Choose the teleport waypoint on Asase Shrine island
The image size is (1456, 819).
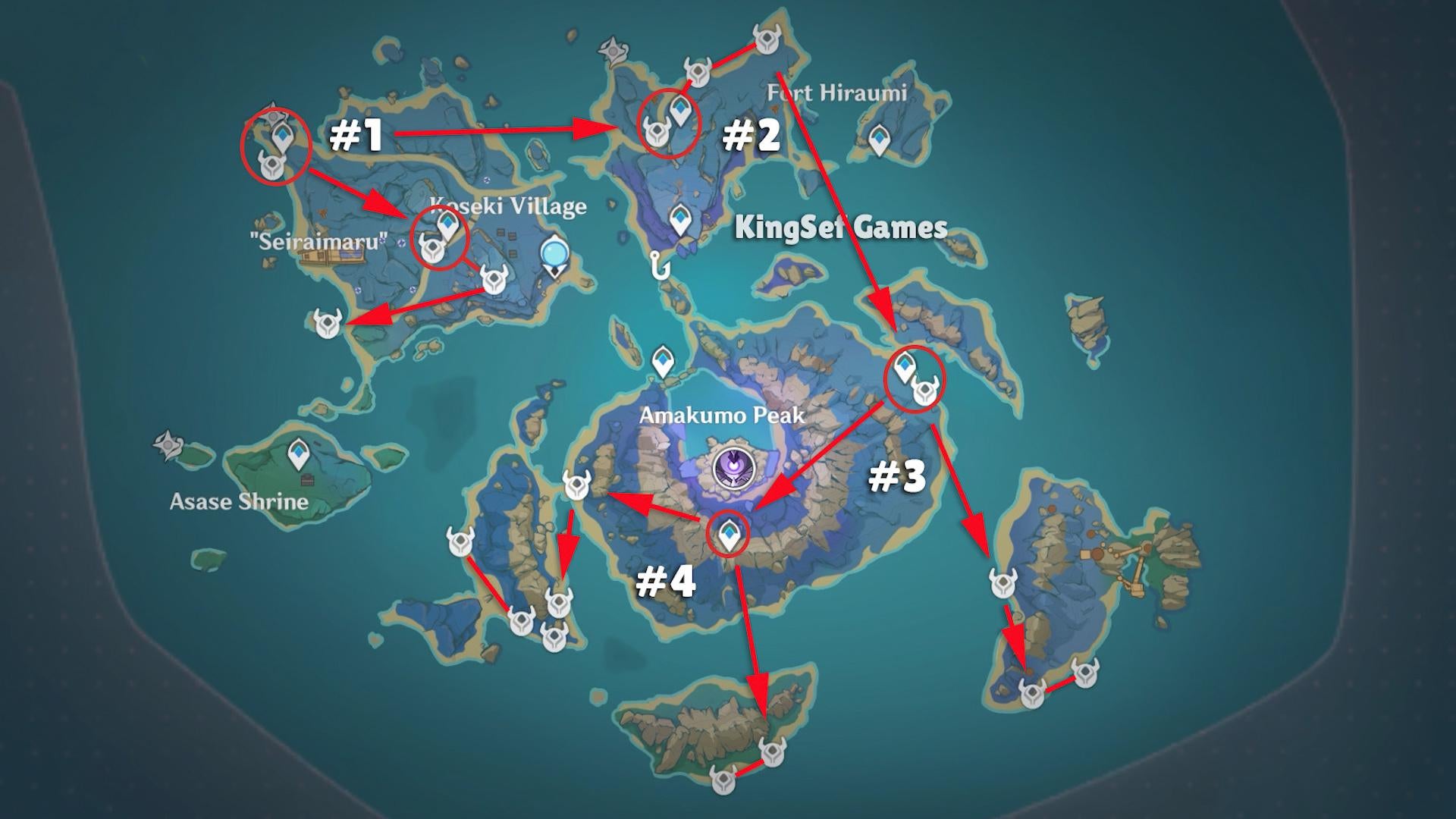[300, 455]
